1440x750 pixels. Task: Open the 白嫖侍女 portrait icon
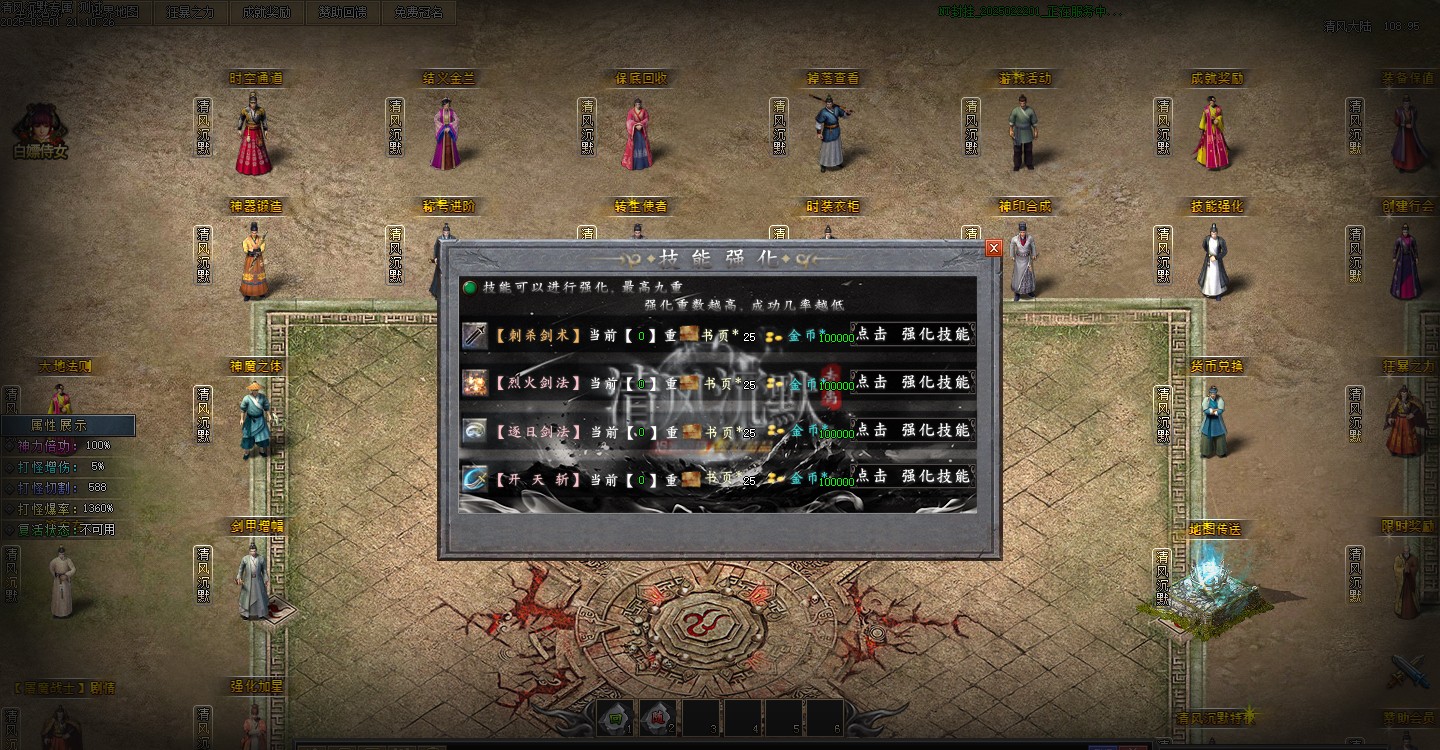[40, 128]
